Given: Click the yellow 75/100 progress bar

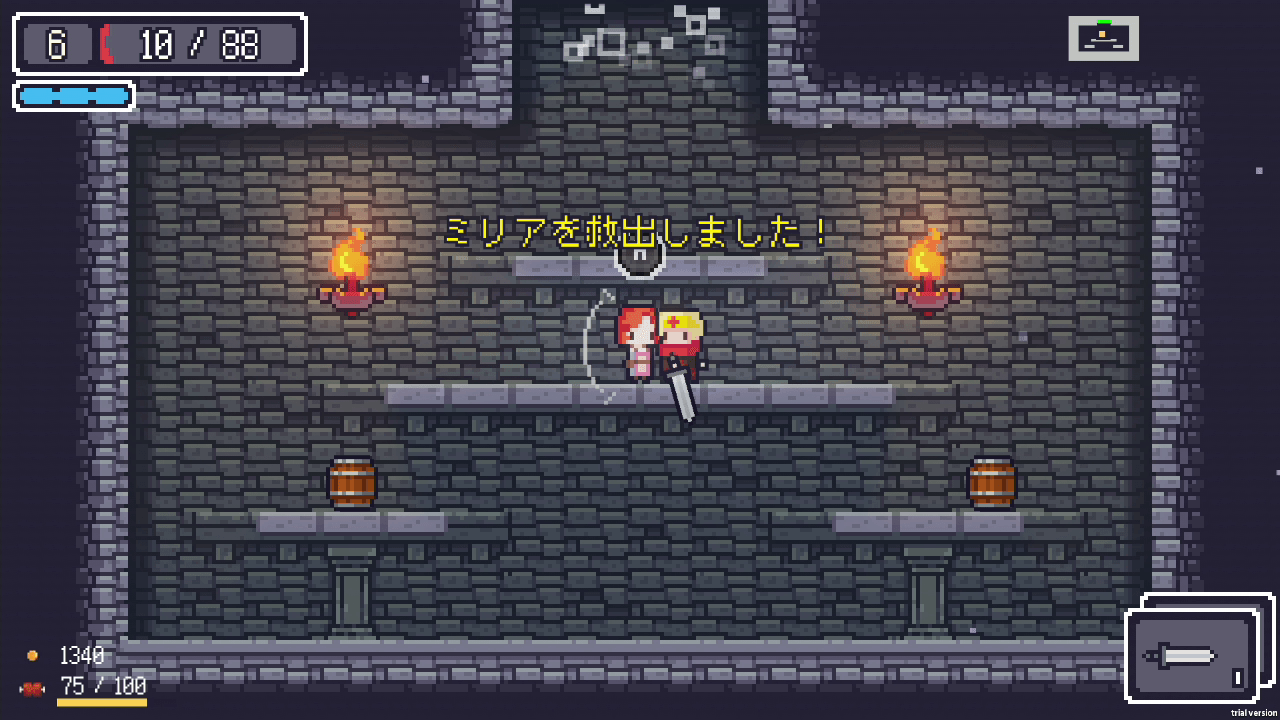Looking at the screenshot, I should [100, 703].
